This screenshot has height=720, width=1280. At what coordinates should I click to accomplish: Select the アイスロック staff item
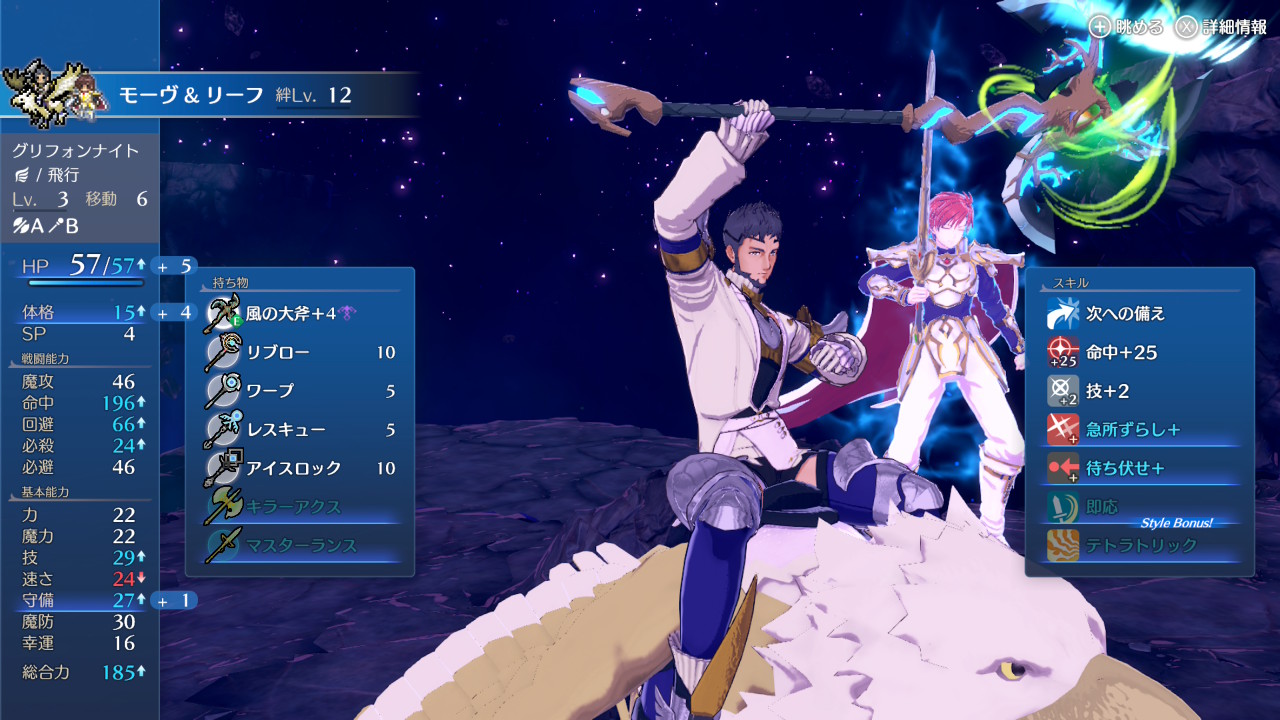300,468
